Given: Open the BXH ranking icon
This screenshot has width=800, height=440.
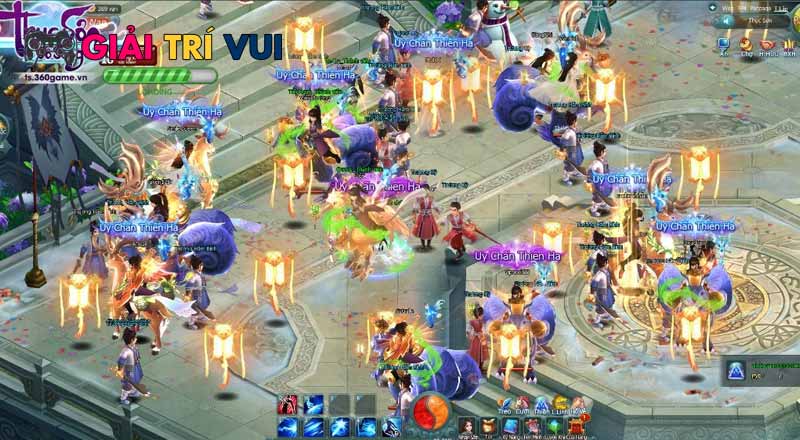Looking at the screenshot, I should pyautogui.click(x=789, y=45).
